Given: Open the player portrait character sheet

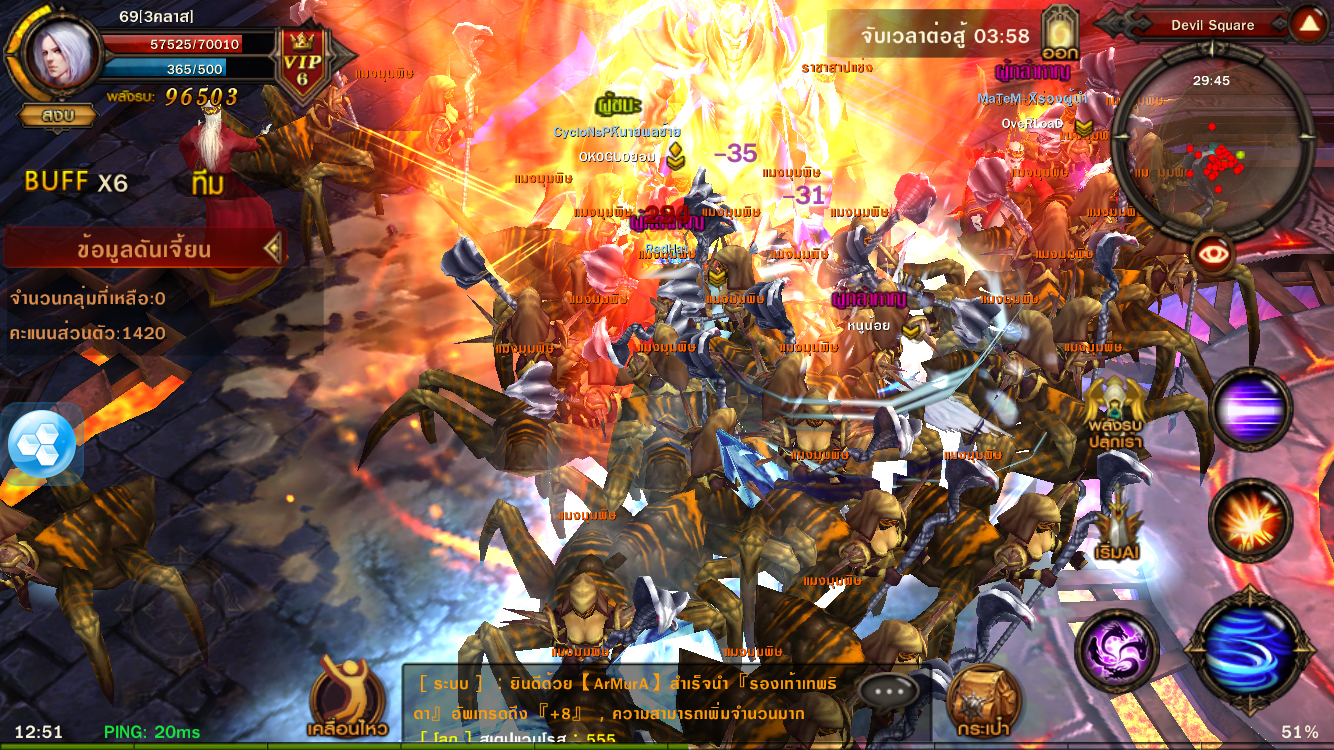Looking at the screenshot, I should pyautogui.click(x=56, y=54).
